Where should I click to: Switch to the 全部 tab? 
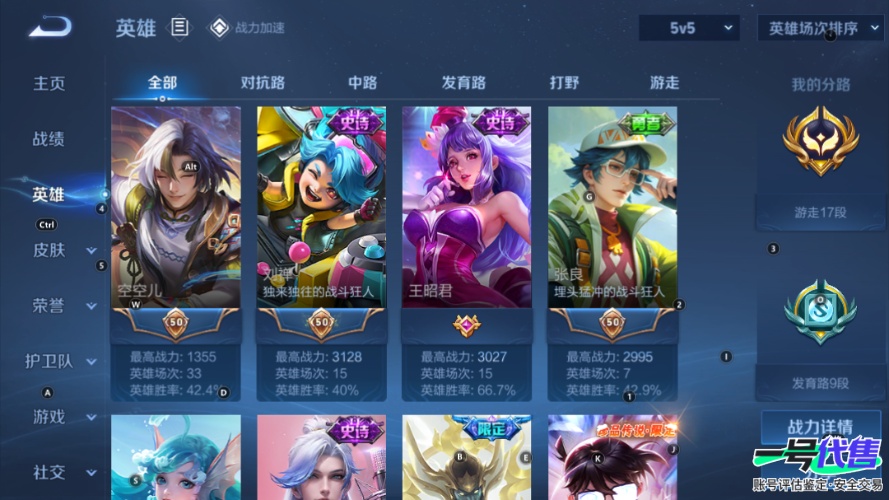(x=162, y=83)
